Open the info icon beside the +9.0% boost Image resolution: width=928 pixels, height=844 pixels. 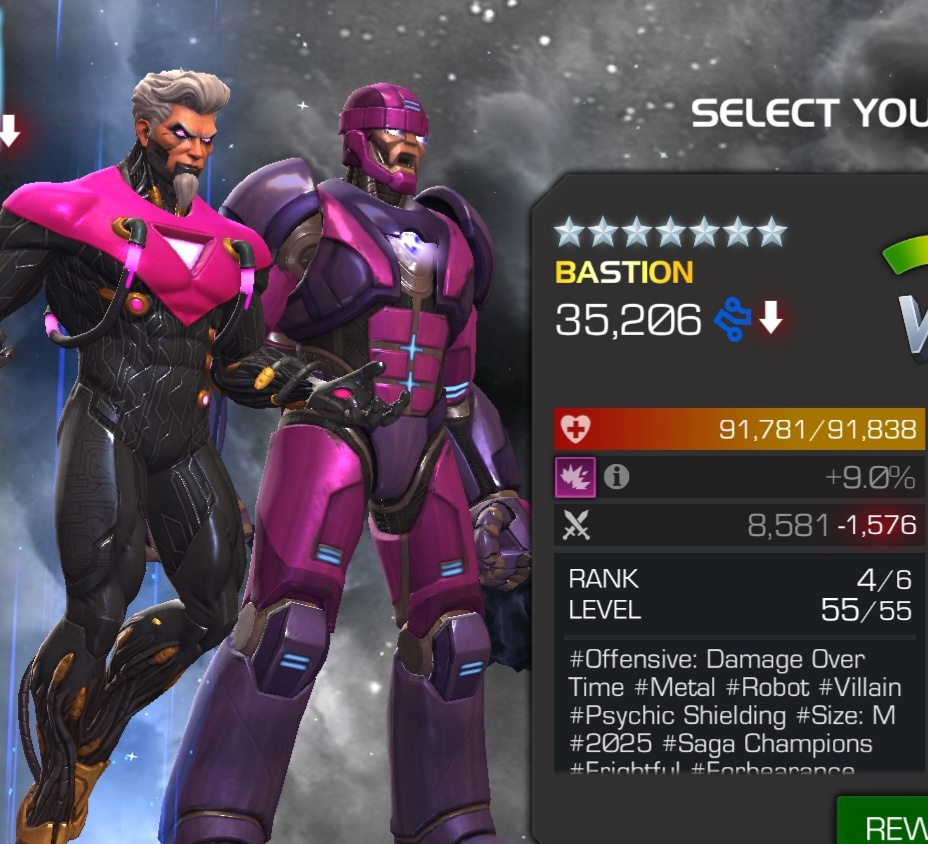pyautogui.click(x=617, y=478)
